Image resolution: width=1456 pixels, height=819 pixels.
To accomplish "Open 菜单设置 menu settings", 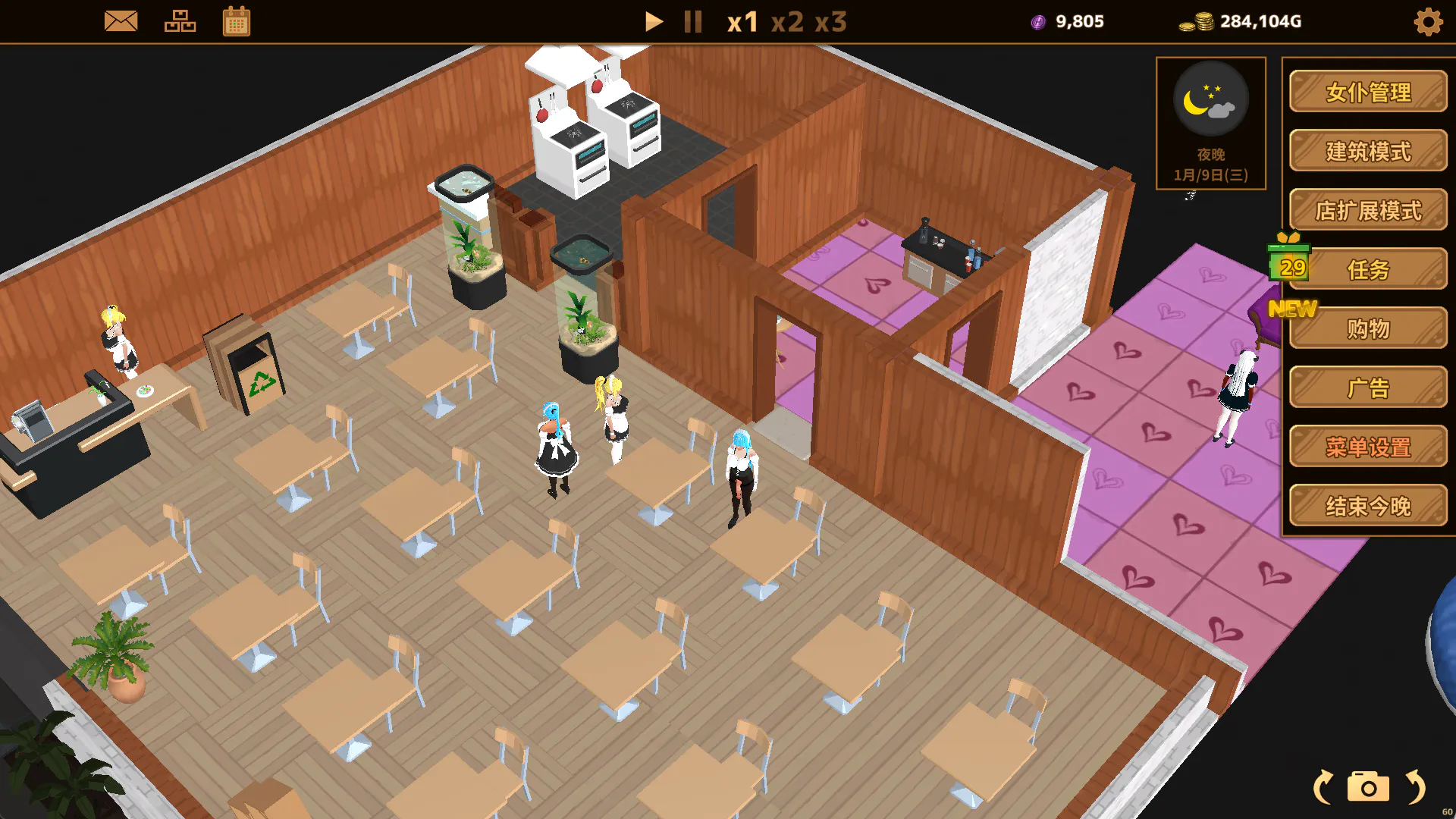I will [x=1368, y=447].
